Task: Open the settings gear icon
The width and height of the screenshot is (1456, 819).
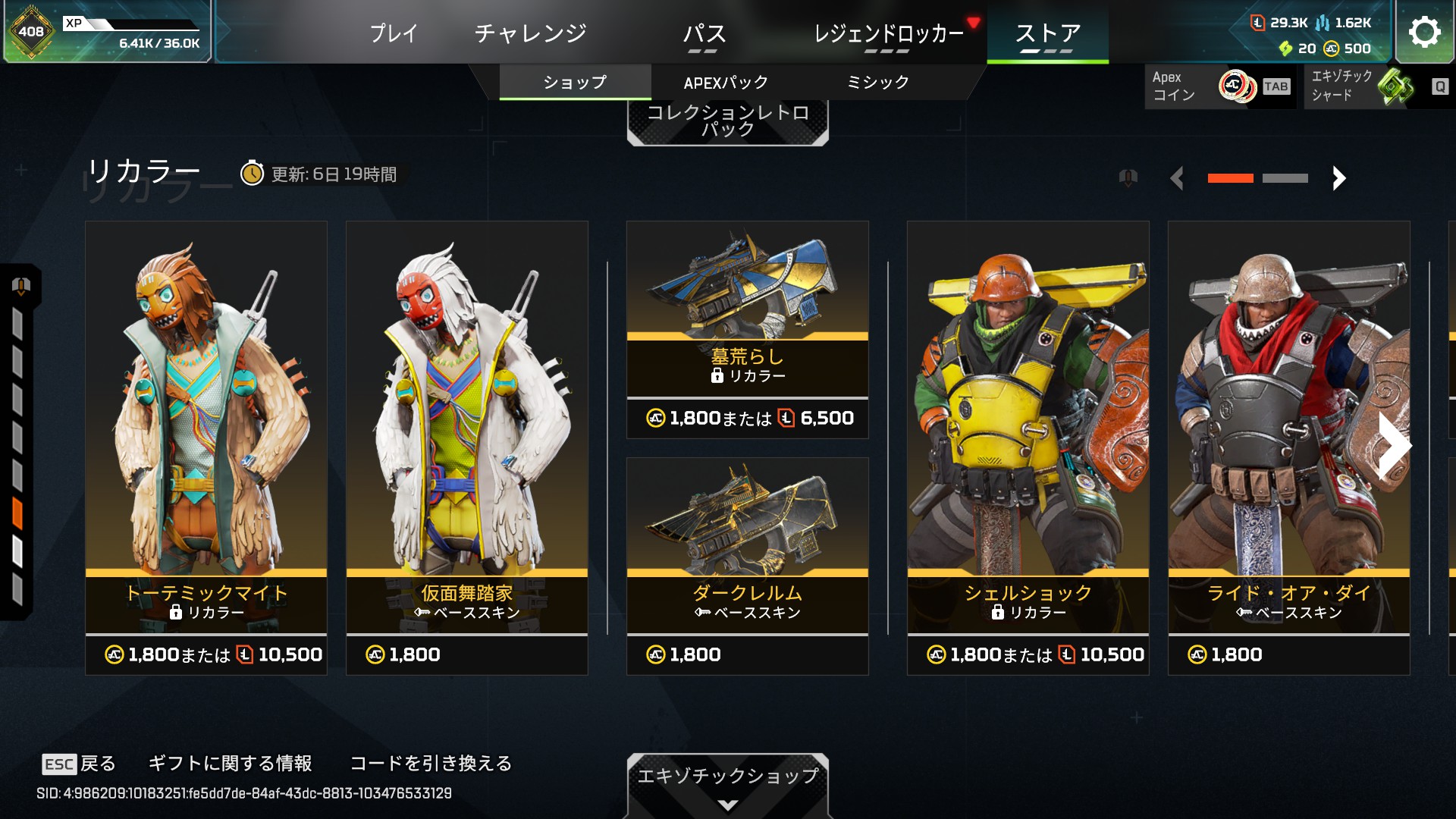Action: [1424, 32]
